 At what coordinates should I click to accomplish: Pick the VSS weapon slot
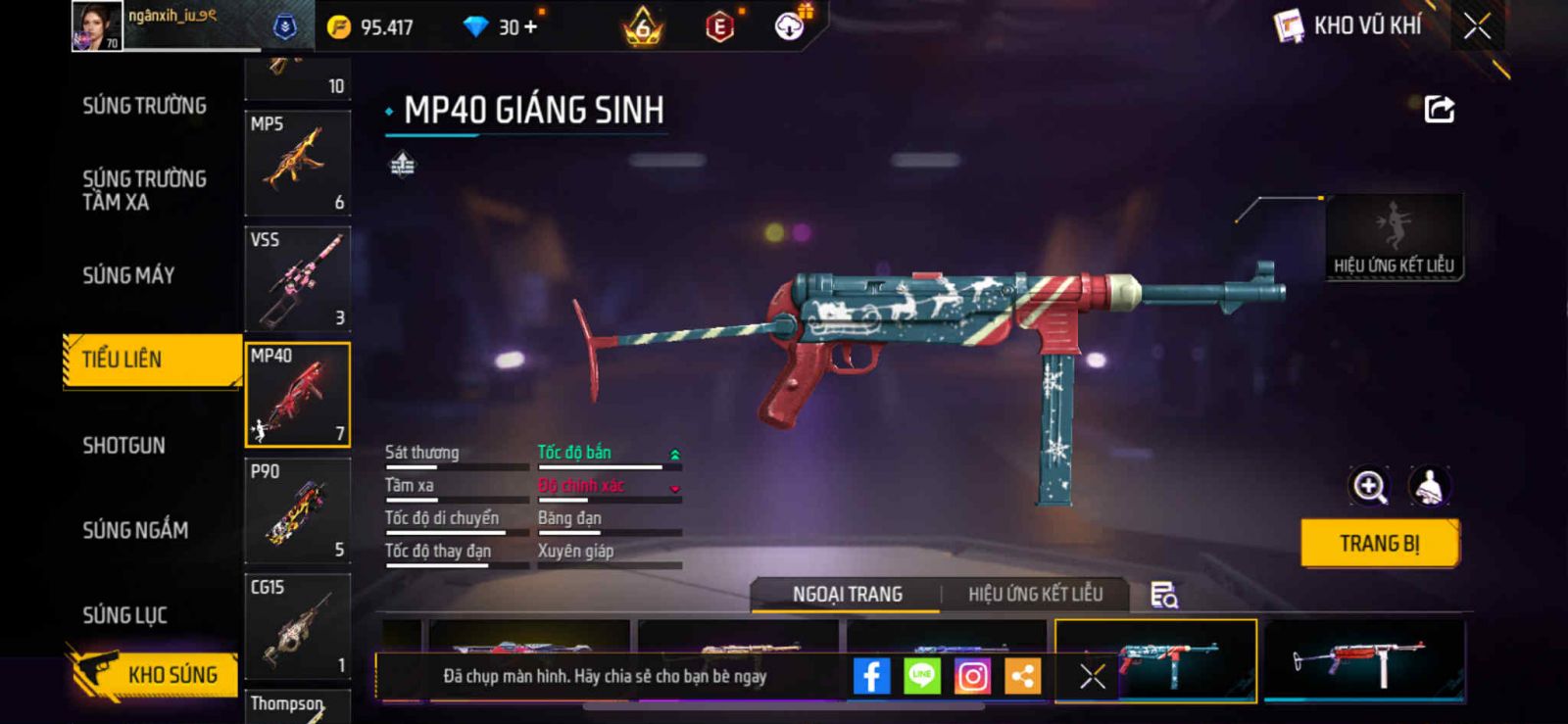pos(298,279)
